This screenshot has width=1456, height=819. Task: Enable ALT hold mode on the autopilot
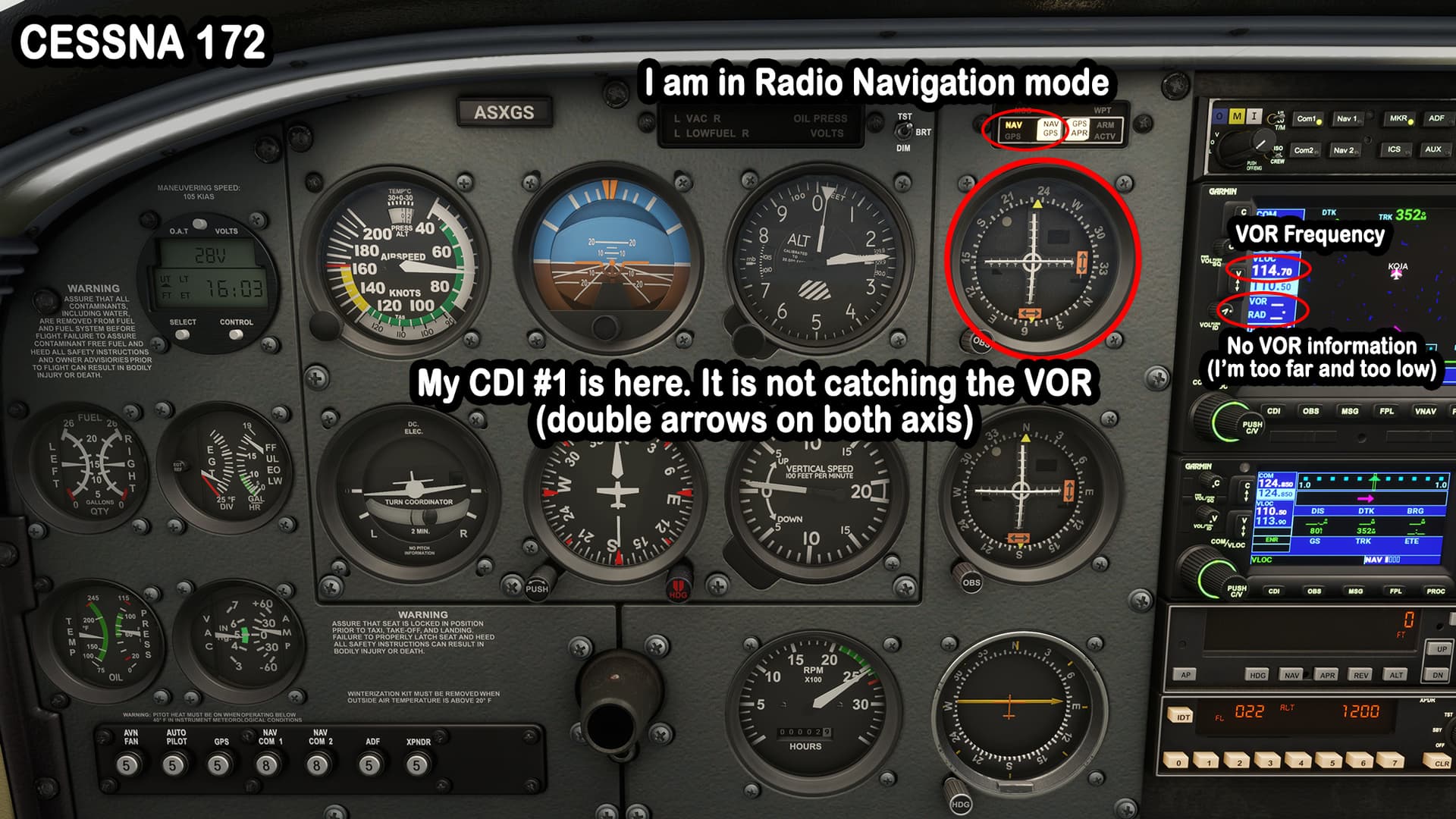[1395, 675]
